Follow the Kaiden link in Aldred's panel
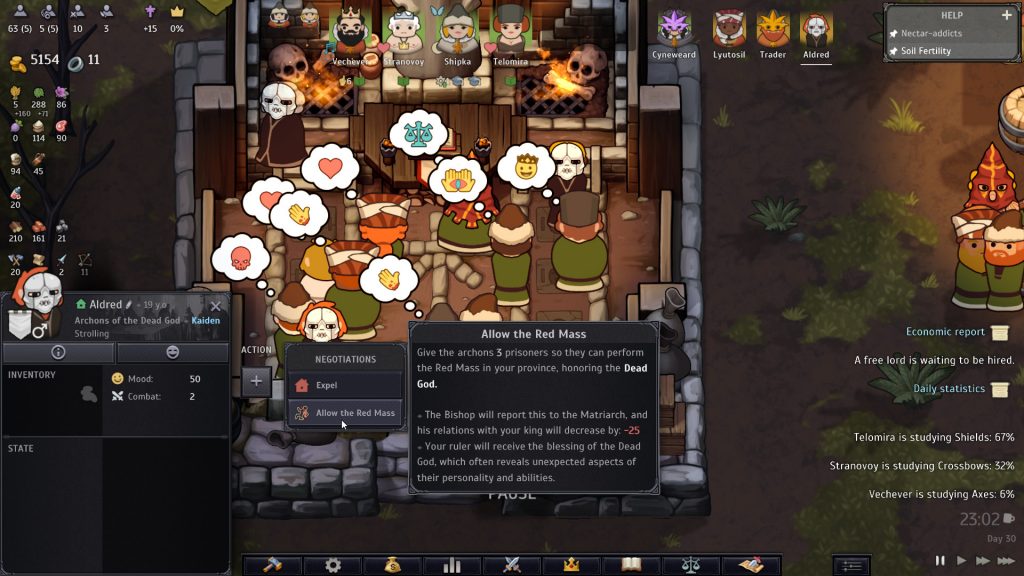1024x576 pixels. click(x=206, y=321)
